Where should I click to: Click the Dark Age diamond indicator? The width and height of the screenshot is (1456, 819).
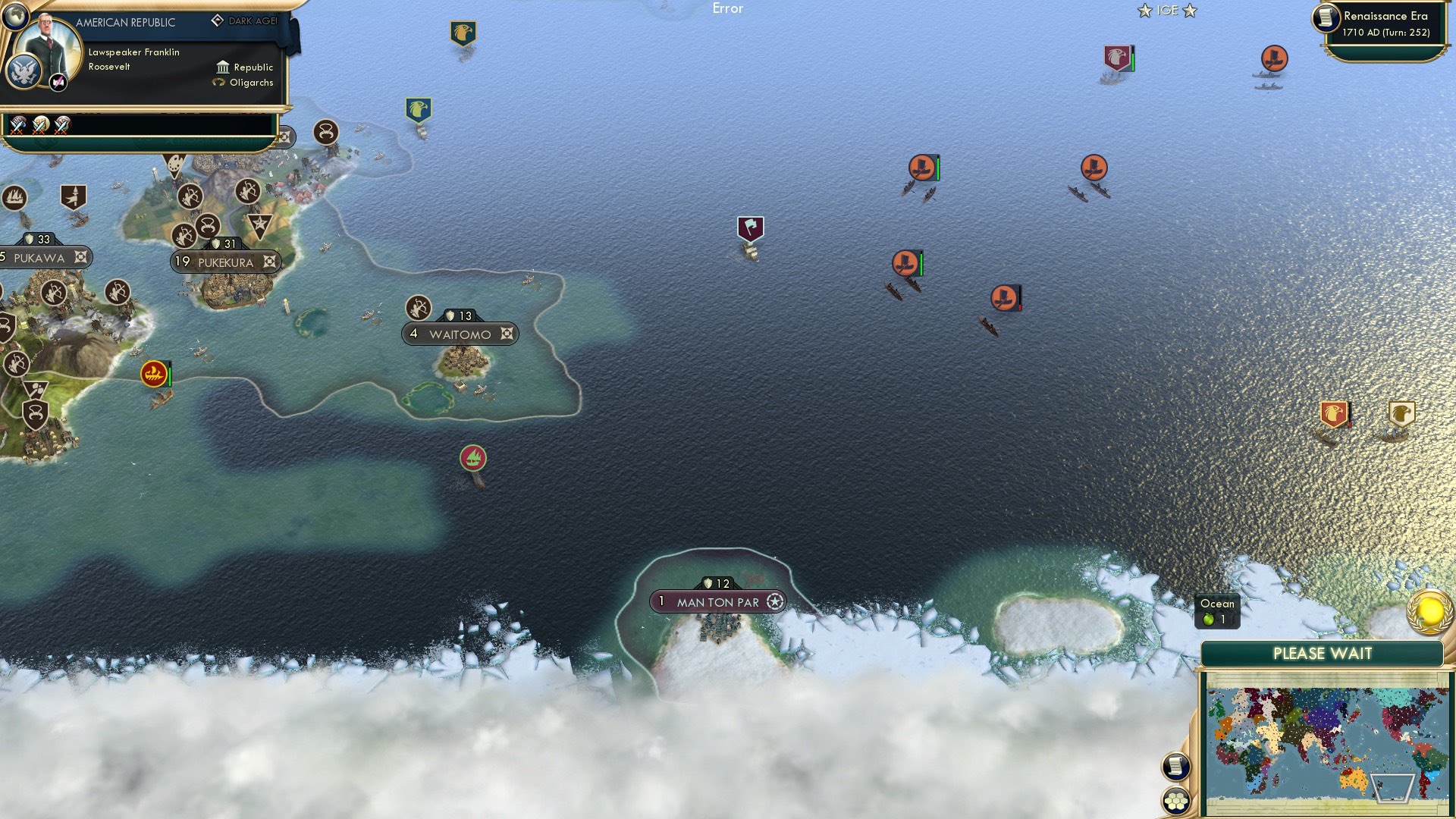(x=217, y=20)
